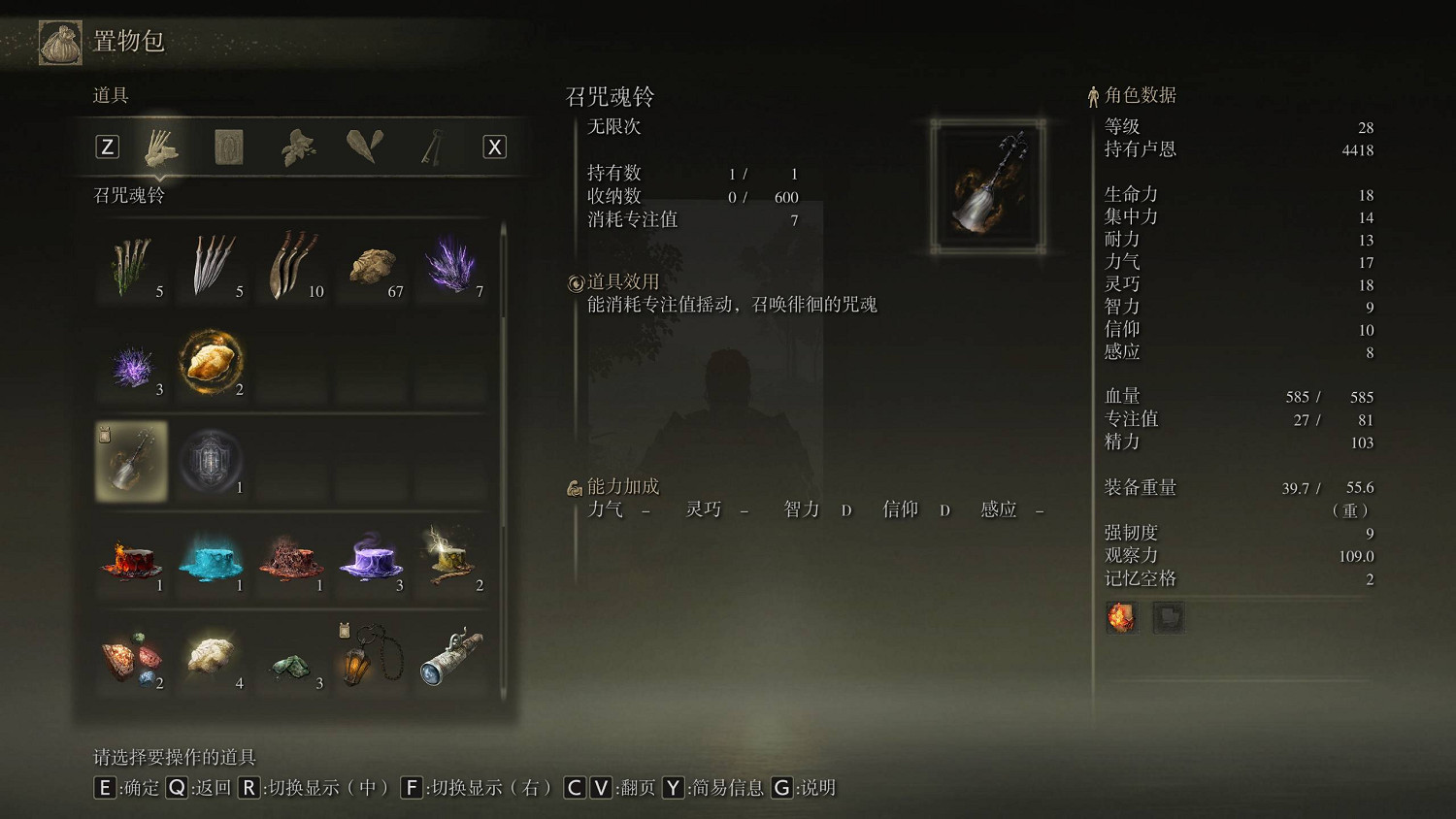Select the throwing knives stack of 5
Screen dimensions: 1456x819
[x=212, y=264]
